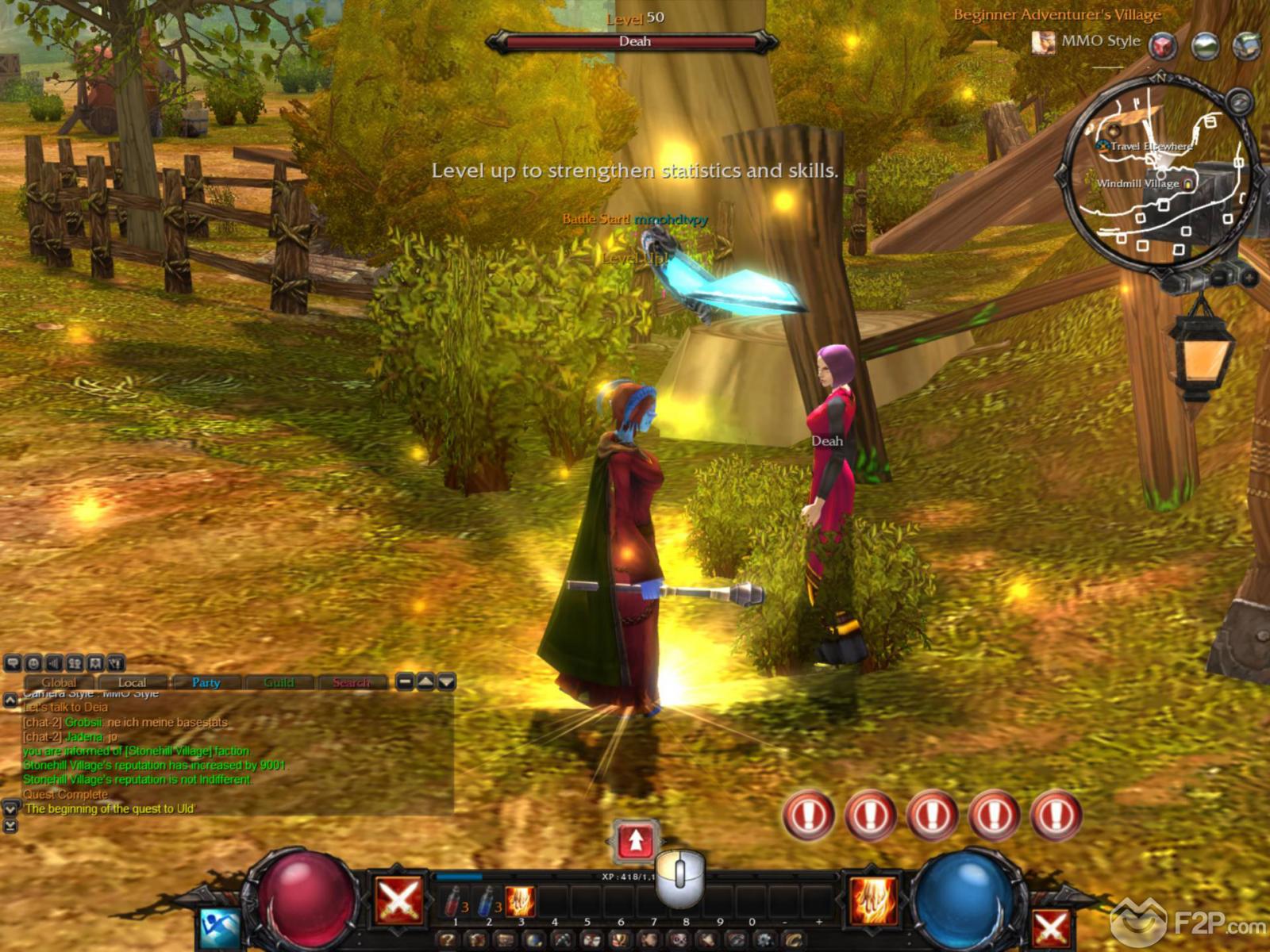Click the minimap zoom-in plus button

point(1248,278)
